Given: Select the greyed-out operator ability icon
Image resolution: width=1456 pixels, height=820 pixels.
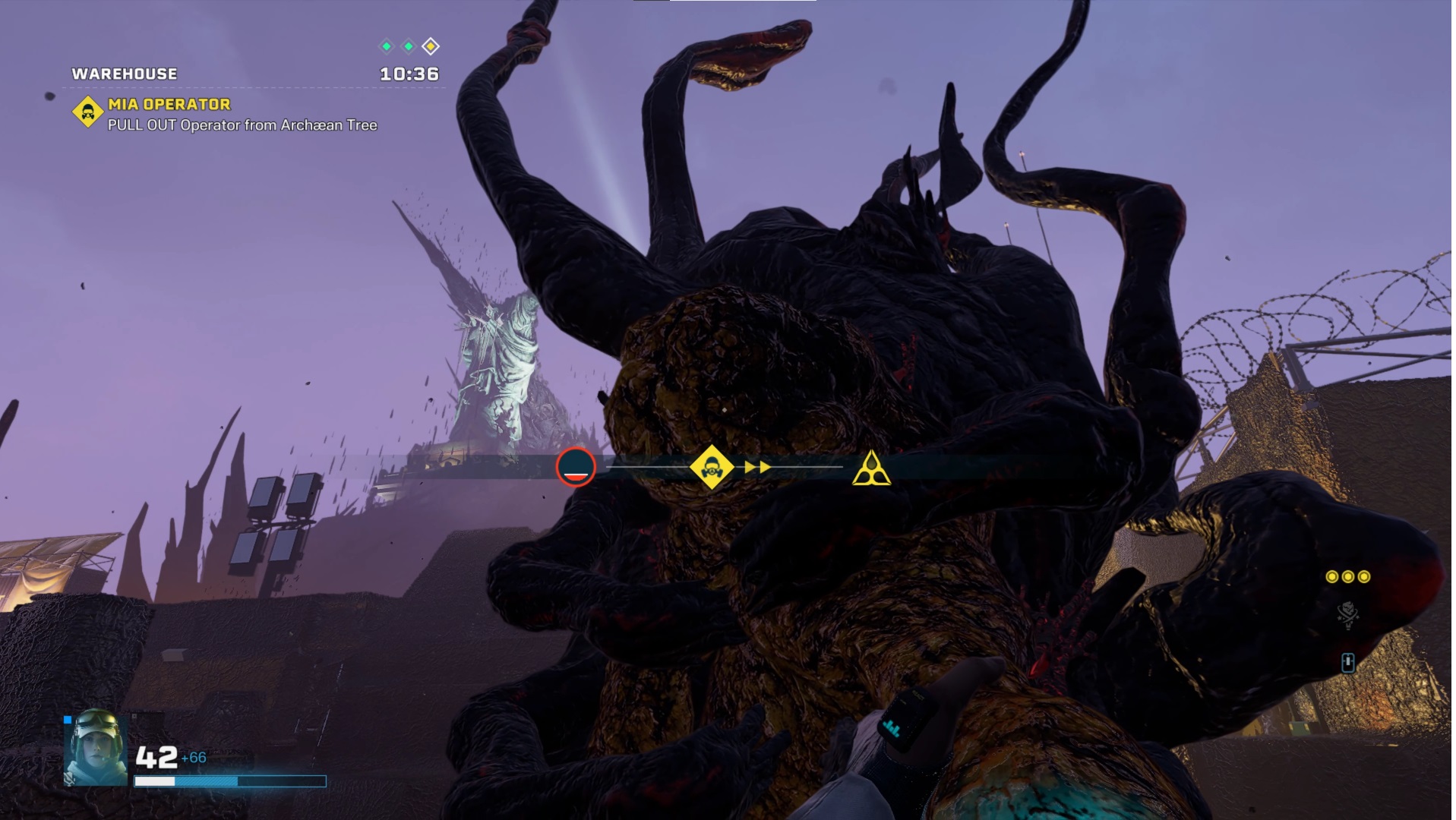Looking at the screenshot, I should pos(1347,616).
